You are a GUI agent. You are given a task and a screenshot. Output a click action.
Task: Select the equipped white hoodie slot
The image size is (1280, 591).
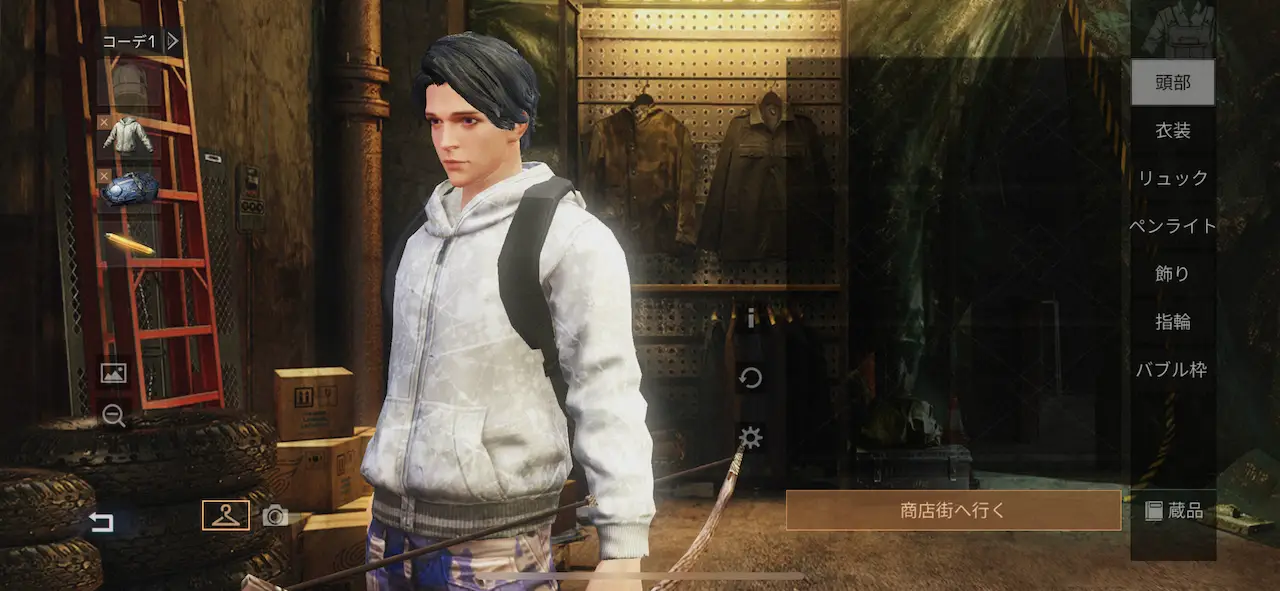click(128, 136)
